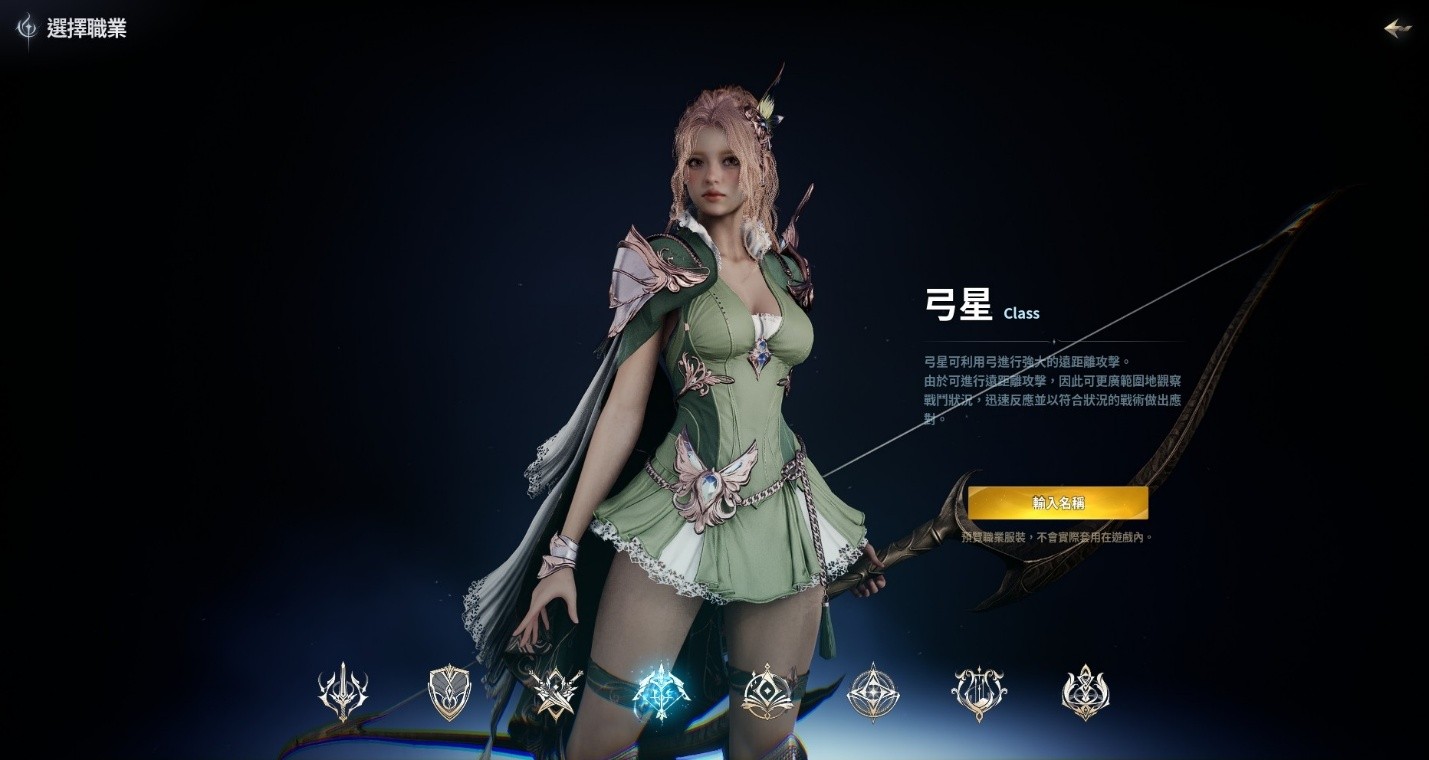Select the rightmost chalice class emblem
Screen dimensions: 1429x760
coord(1086,690)
